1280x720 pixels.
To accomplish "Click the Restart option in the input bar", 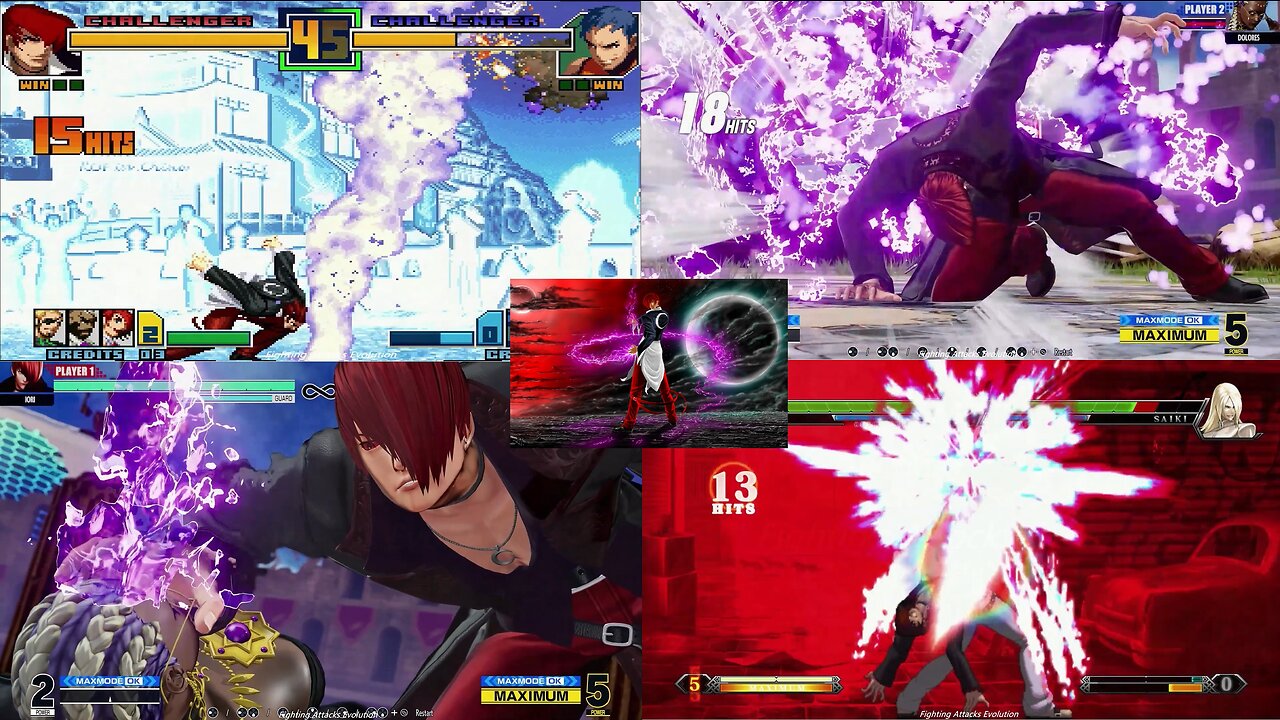I will (x=423, y=713).
